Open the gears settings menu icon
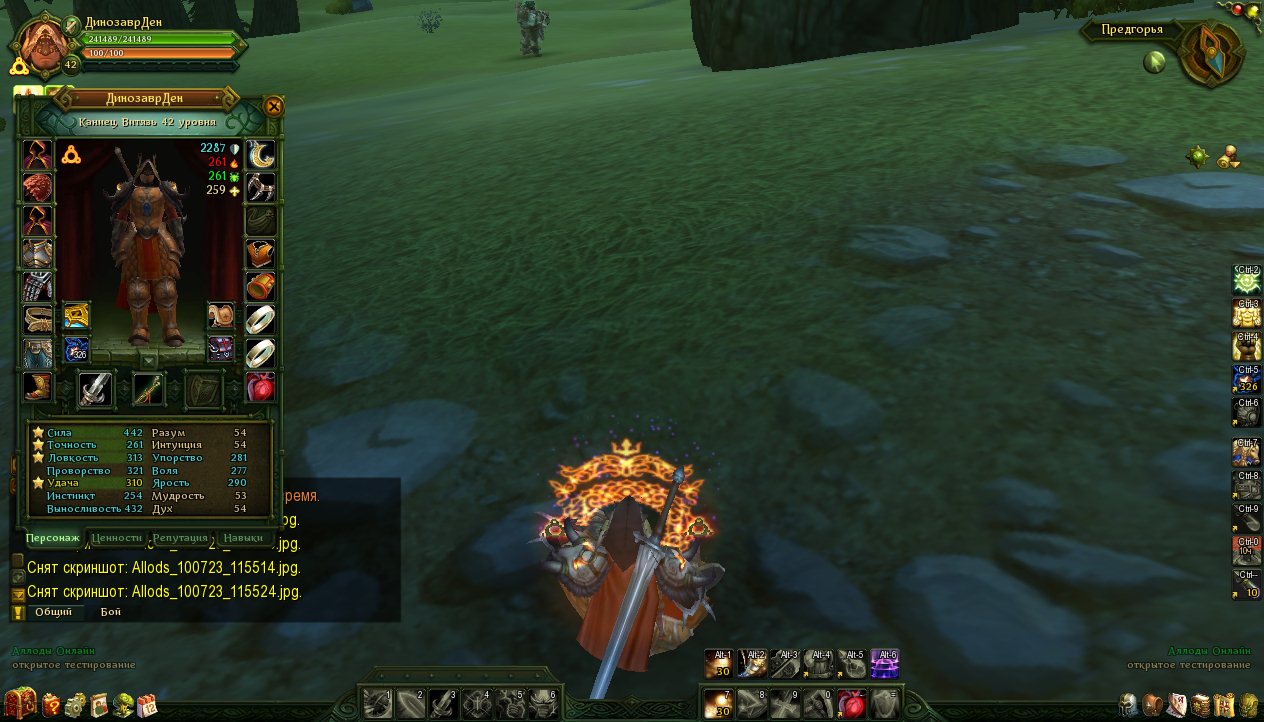 [x=75, y=704]
